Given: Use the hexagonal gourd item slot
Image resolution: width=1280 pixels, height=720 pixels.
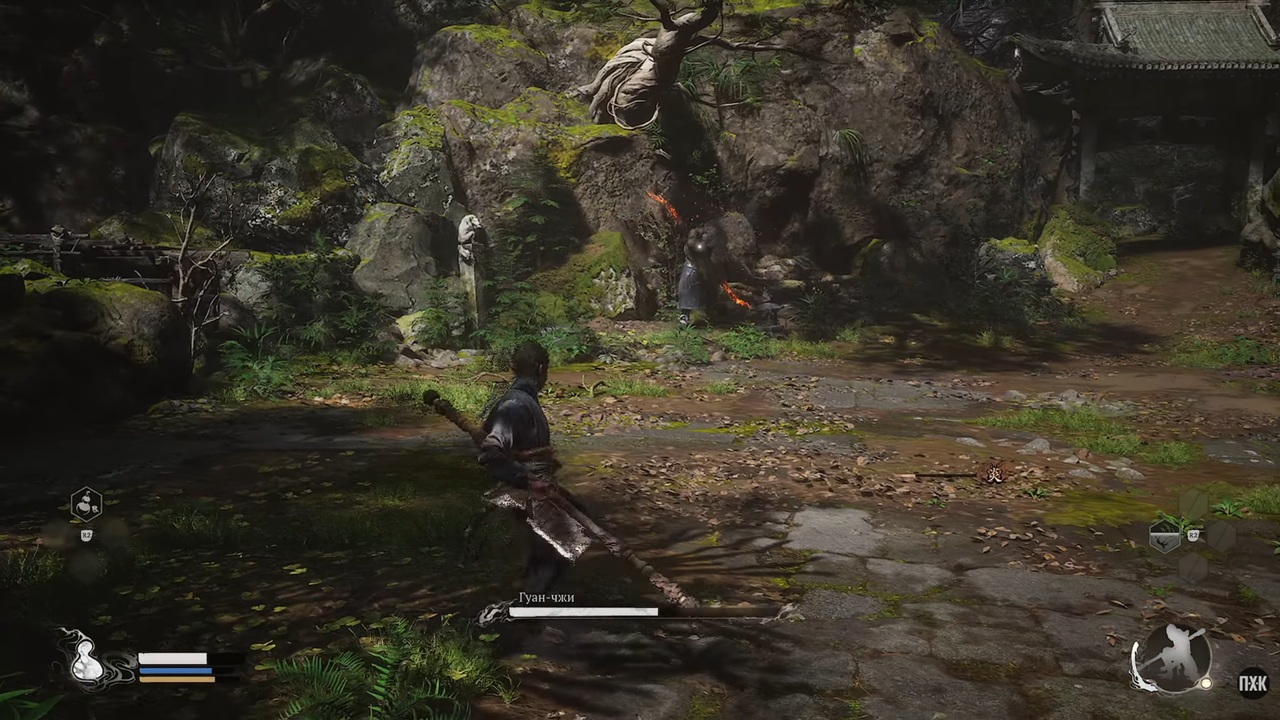Looking at the screenshot, I should click(x=86, y=505).
